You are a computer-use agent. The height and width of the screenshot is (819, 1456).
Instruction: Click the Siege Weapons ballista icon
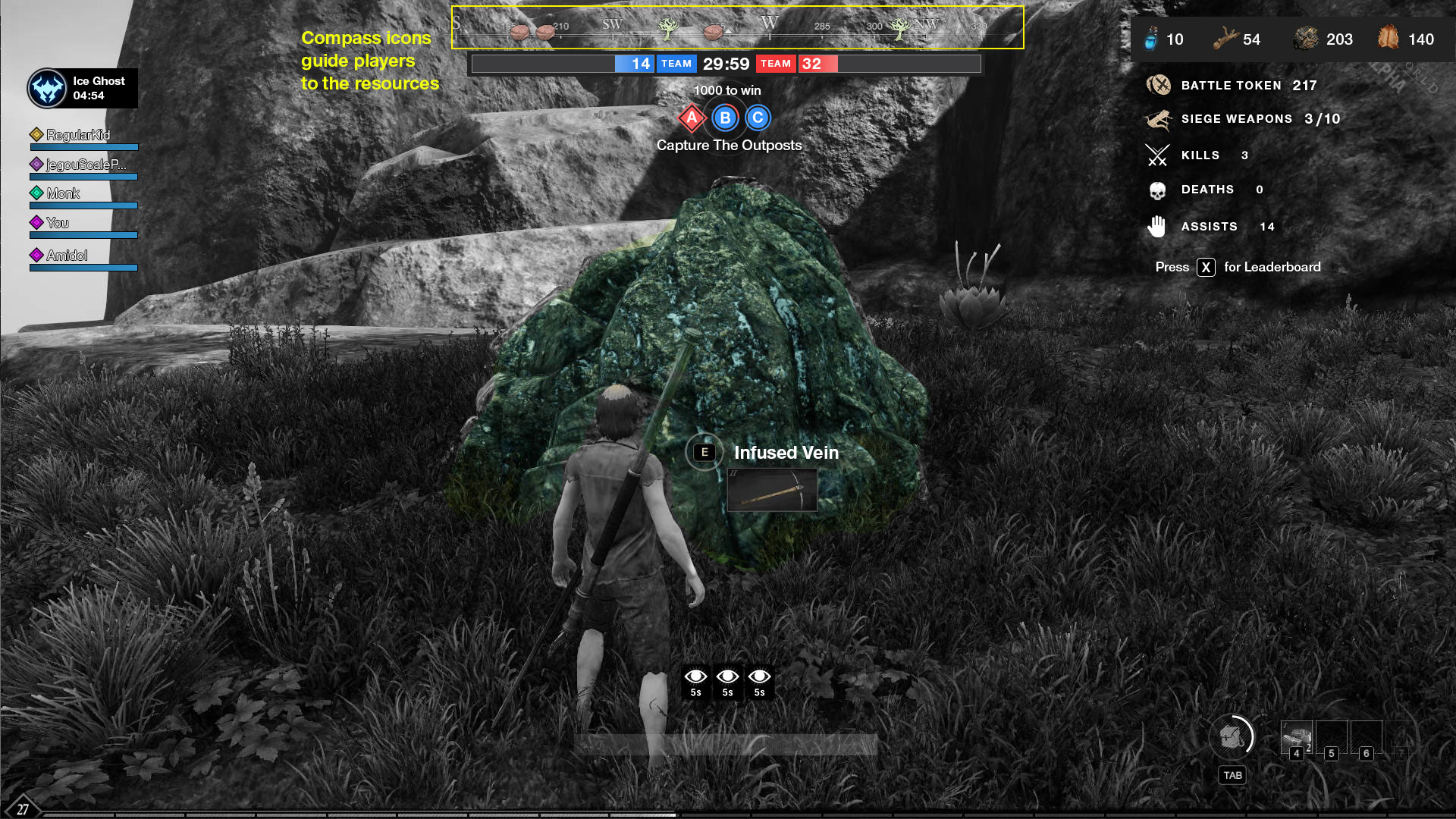pos(1158,119)
